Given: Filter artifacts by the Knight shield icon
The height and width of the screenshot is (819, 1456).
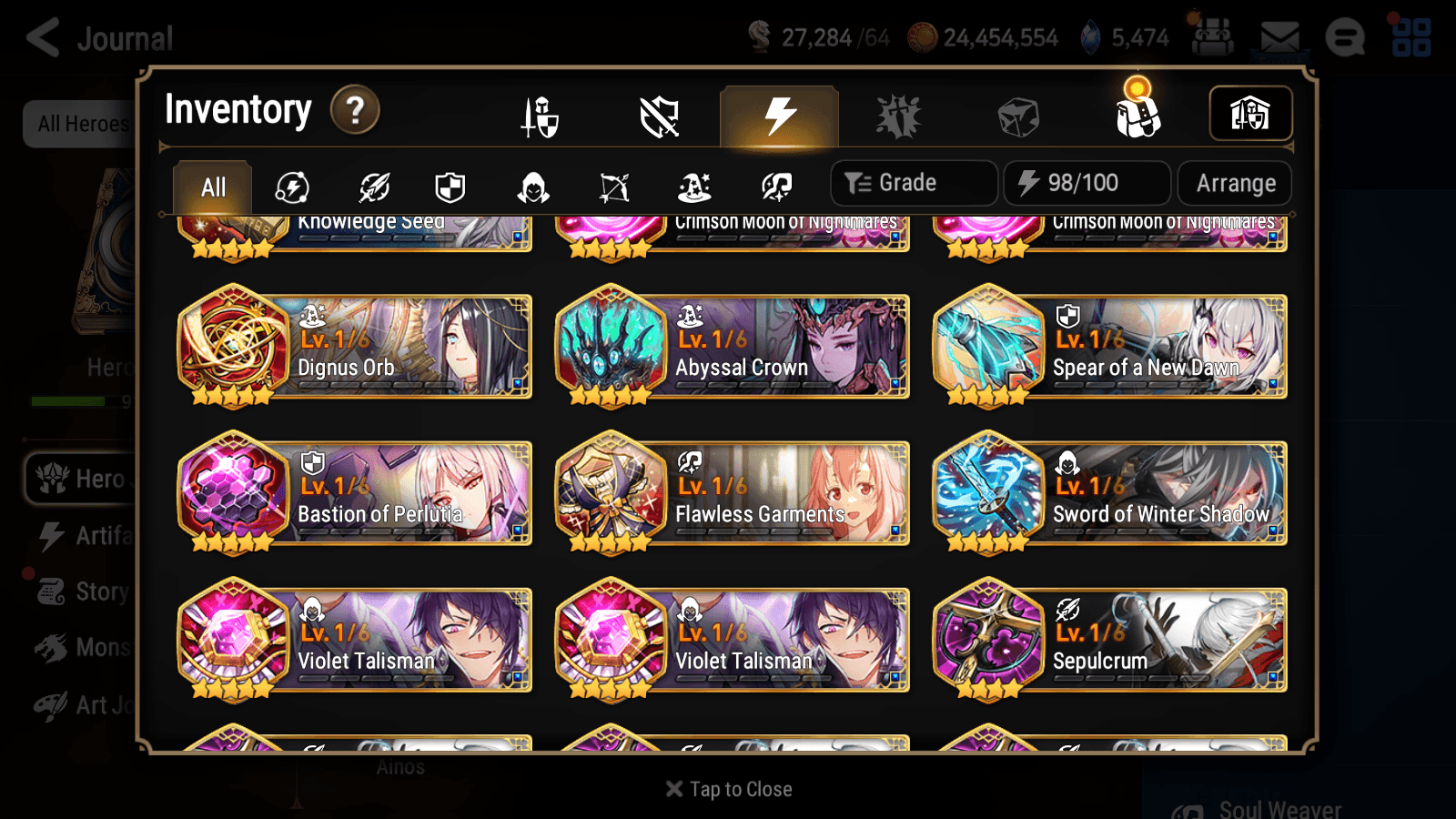Looking at the screenshot, I should [451, 187].
